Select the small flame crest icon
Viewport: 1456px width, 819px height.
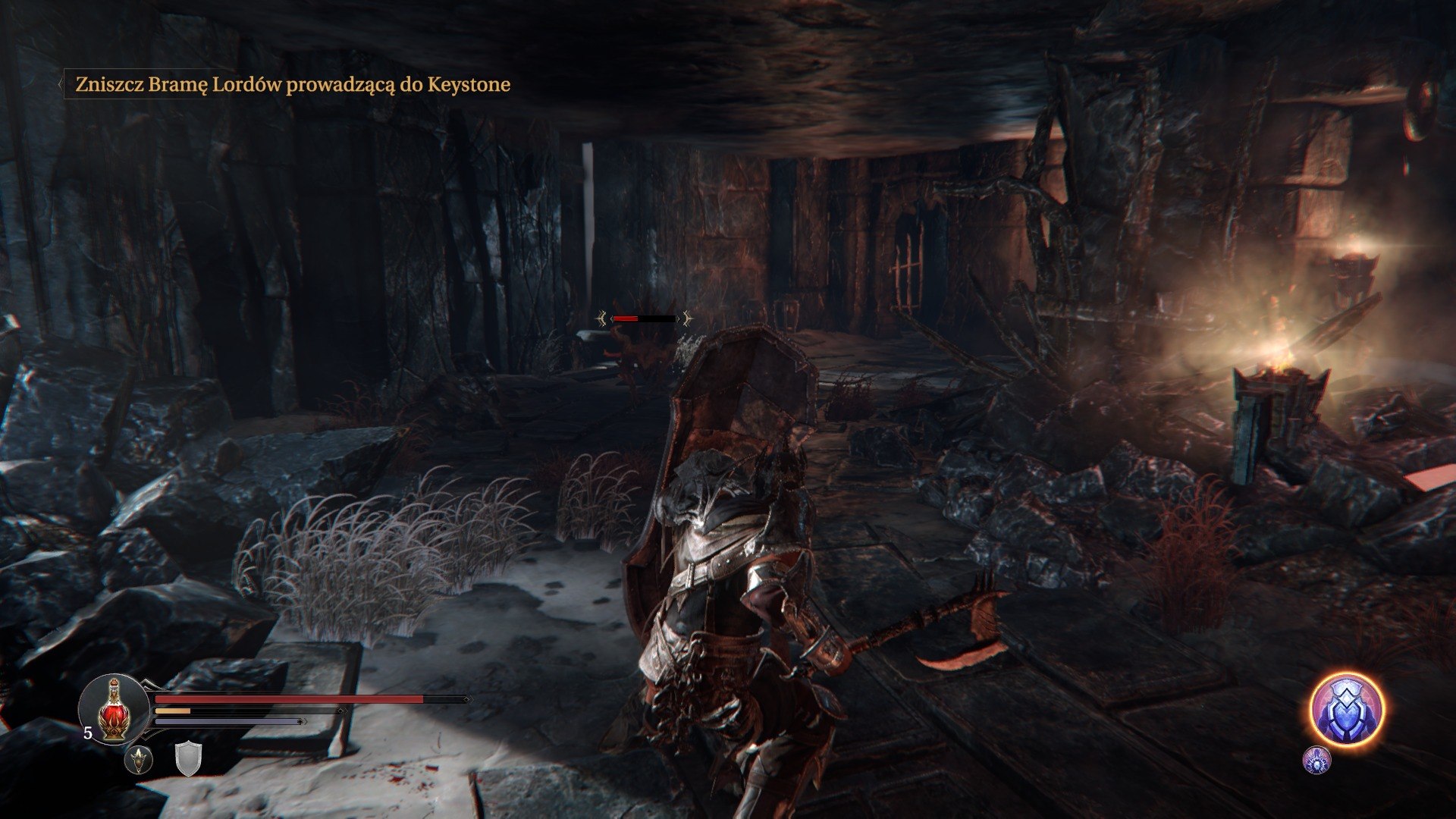pos(140,759)
